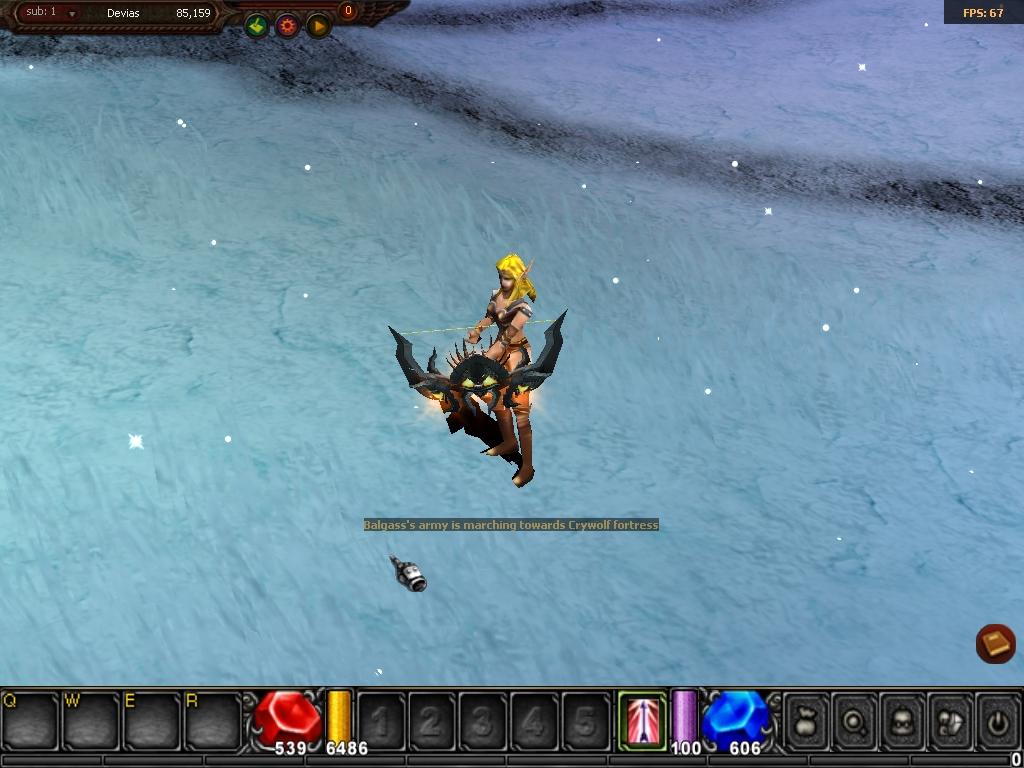Click the power symbol system button

point(997,718)
